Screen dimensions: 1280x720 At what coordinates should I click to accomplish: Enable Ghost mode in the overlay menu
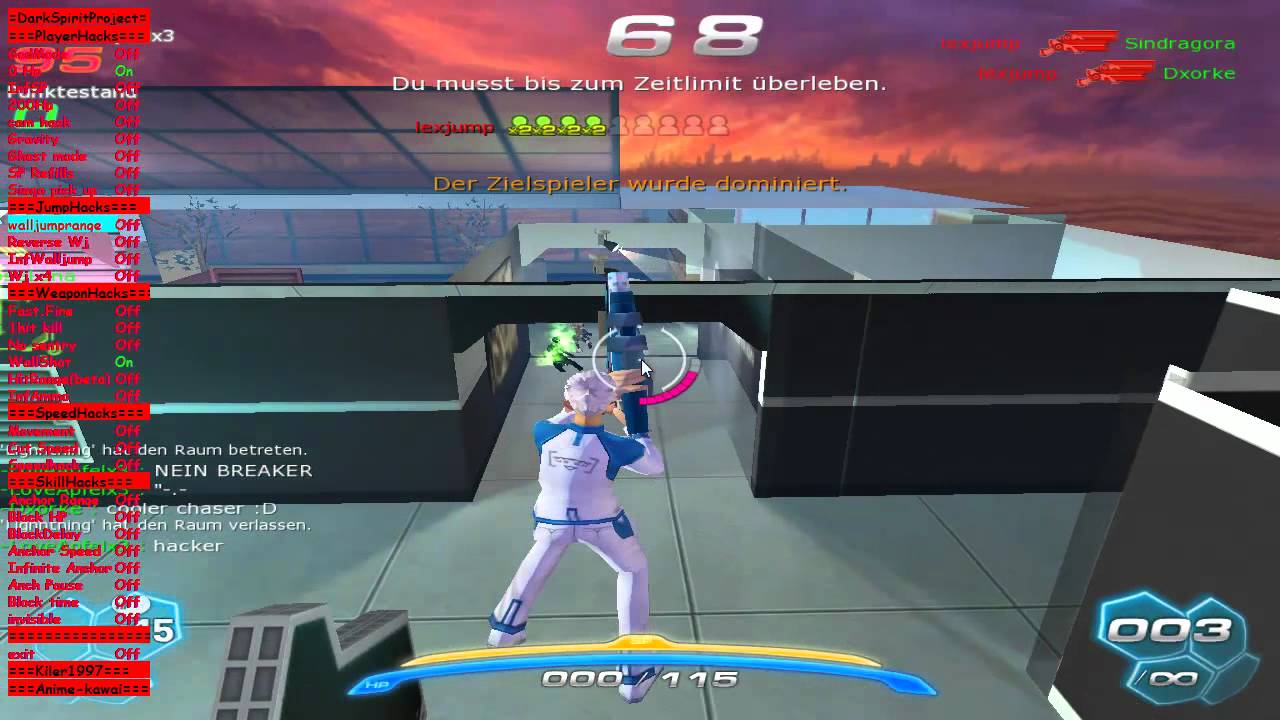pyautogui.click(x=47, y=157)
